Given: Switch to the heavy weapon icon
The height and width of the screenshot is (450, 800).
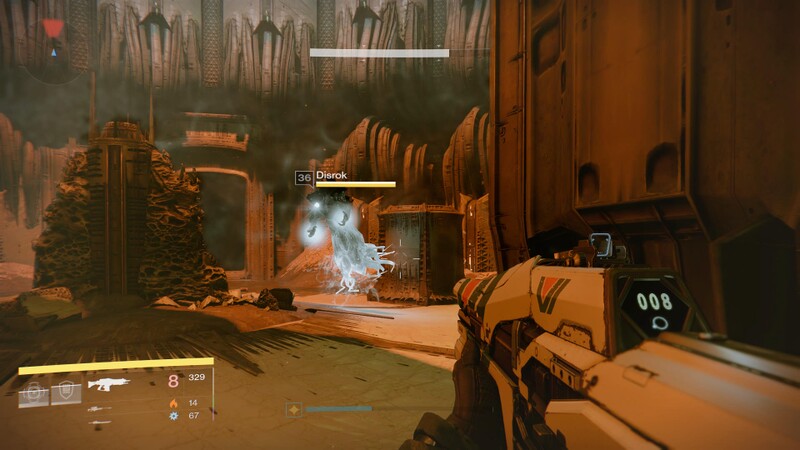Looking at the screenshot, I should [x=99, y=422].
